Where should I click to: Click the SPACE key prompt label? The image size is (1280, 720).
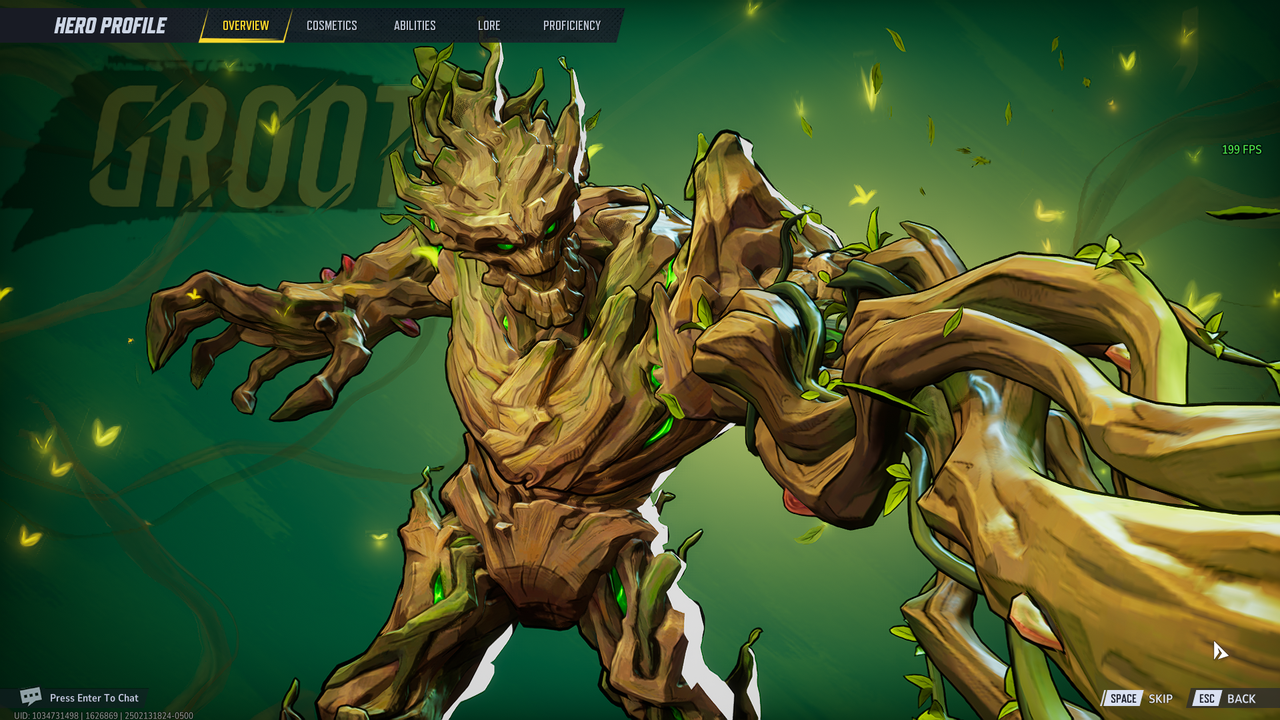click(1122, 698)
